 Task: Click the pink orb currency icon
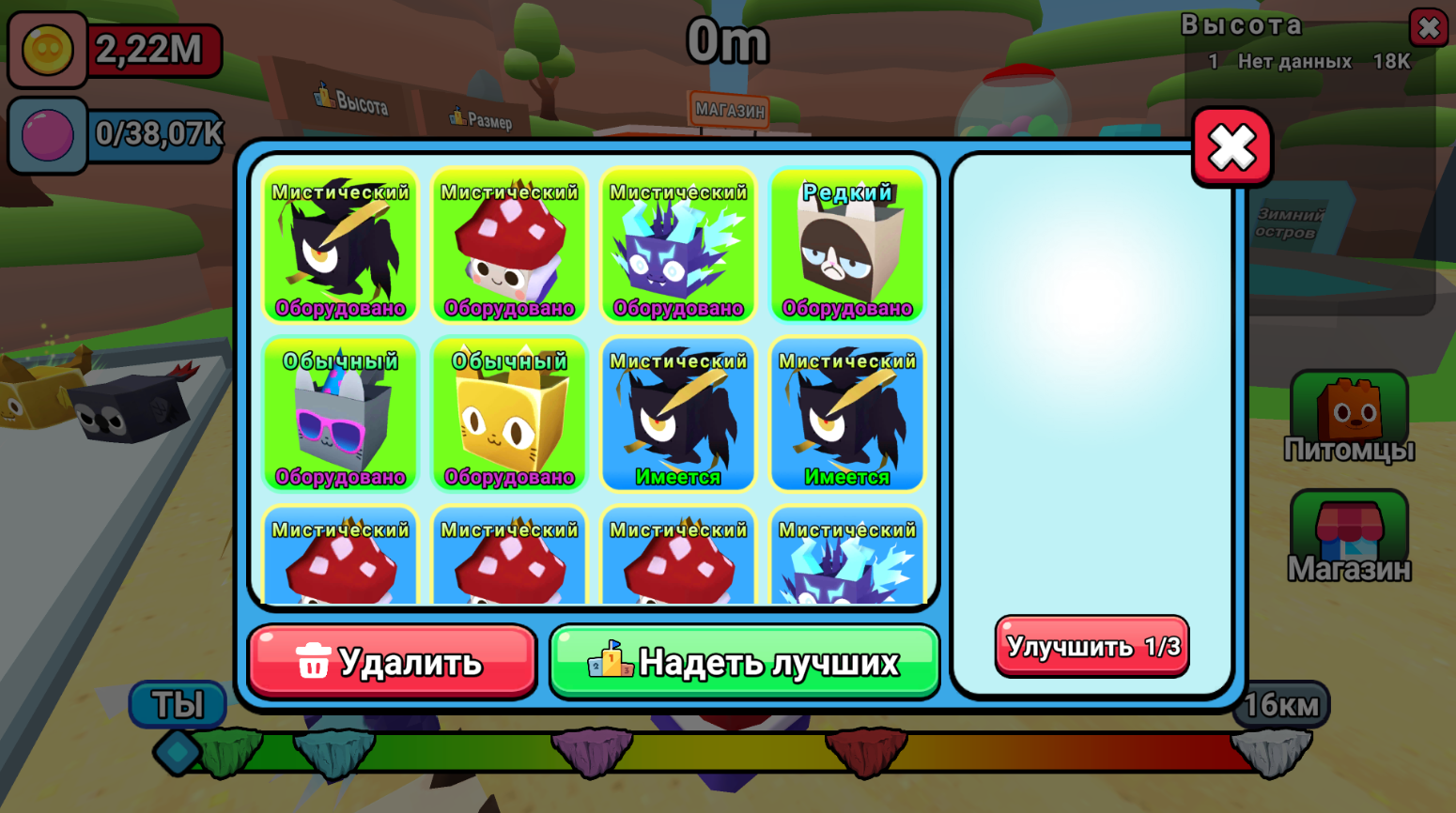(x=46, y=134)
